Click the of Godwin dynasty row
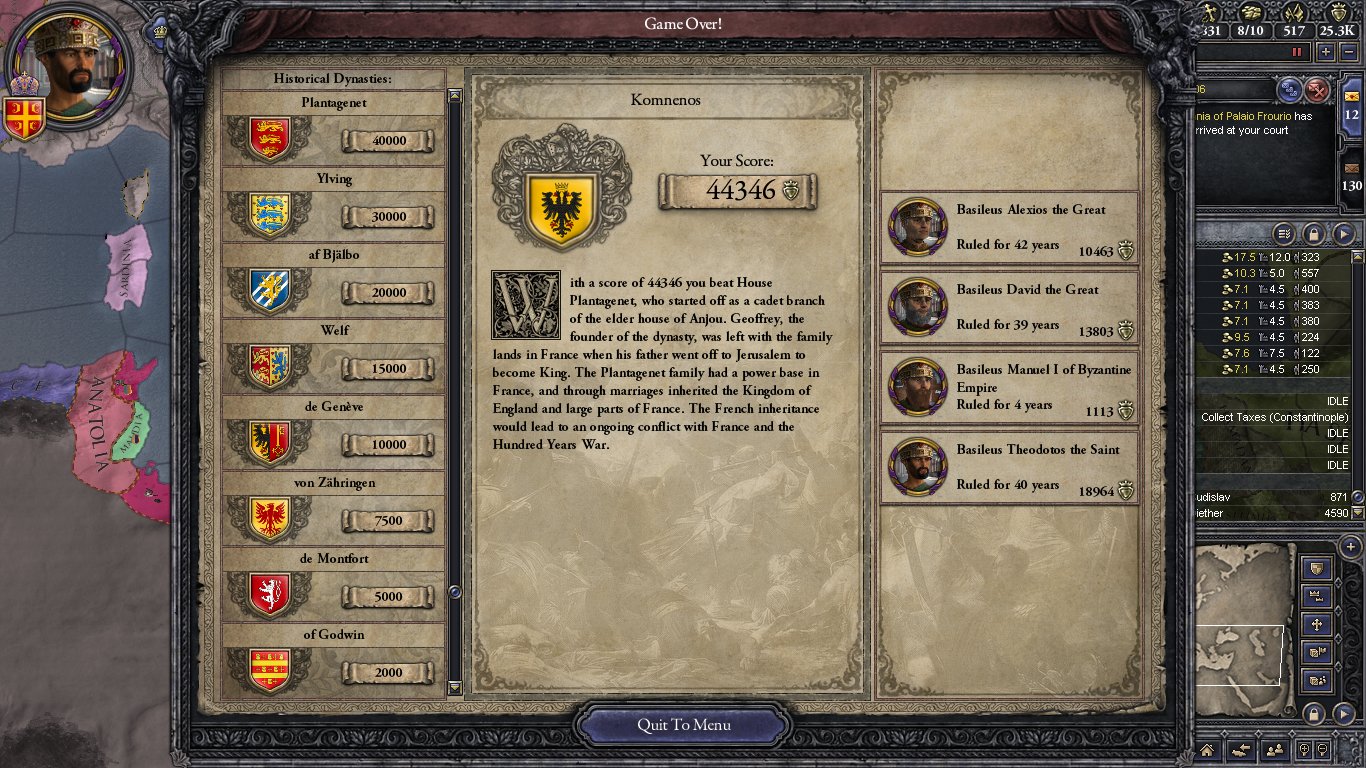The width and height of the screenshot is (1366, 768). 333,660
